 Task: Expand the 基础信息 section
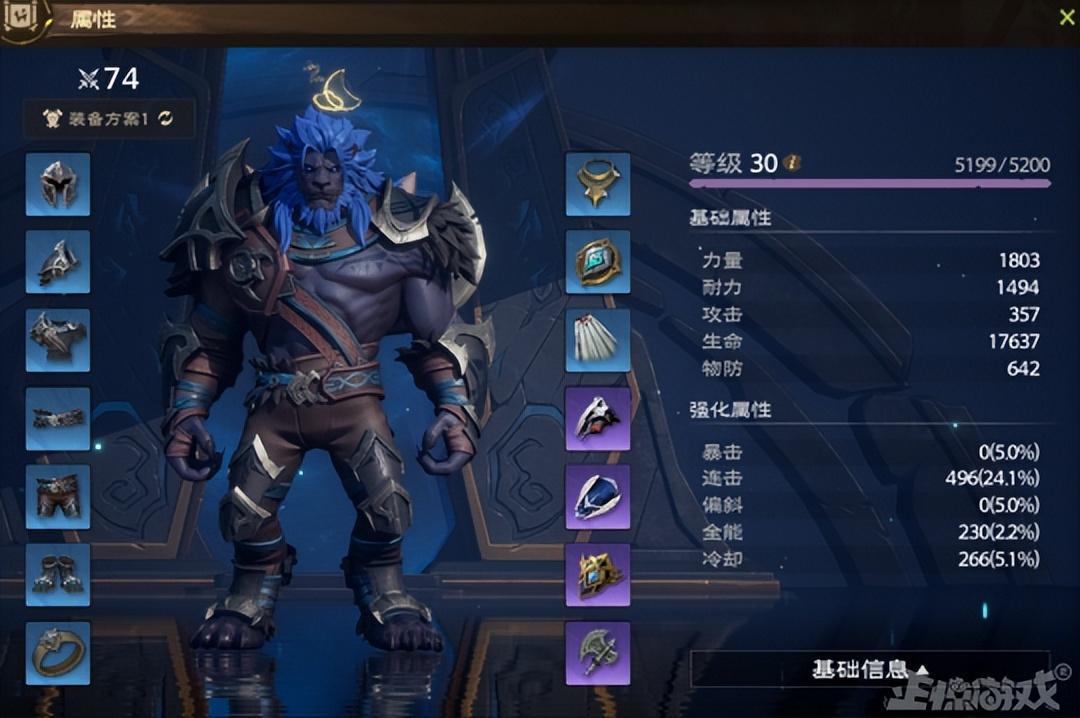click(870, 669)
